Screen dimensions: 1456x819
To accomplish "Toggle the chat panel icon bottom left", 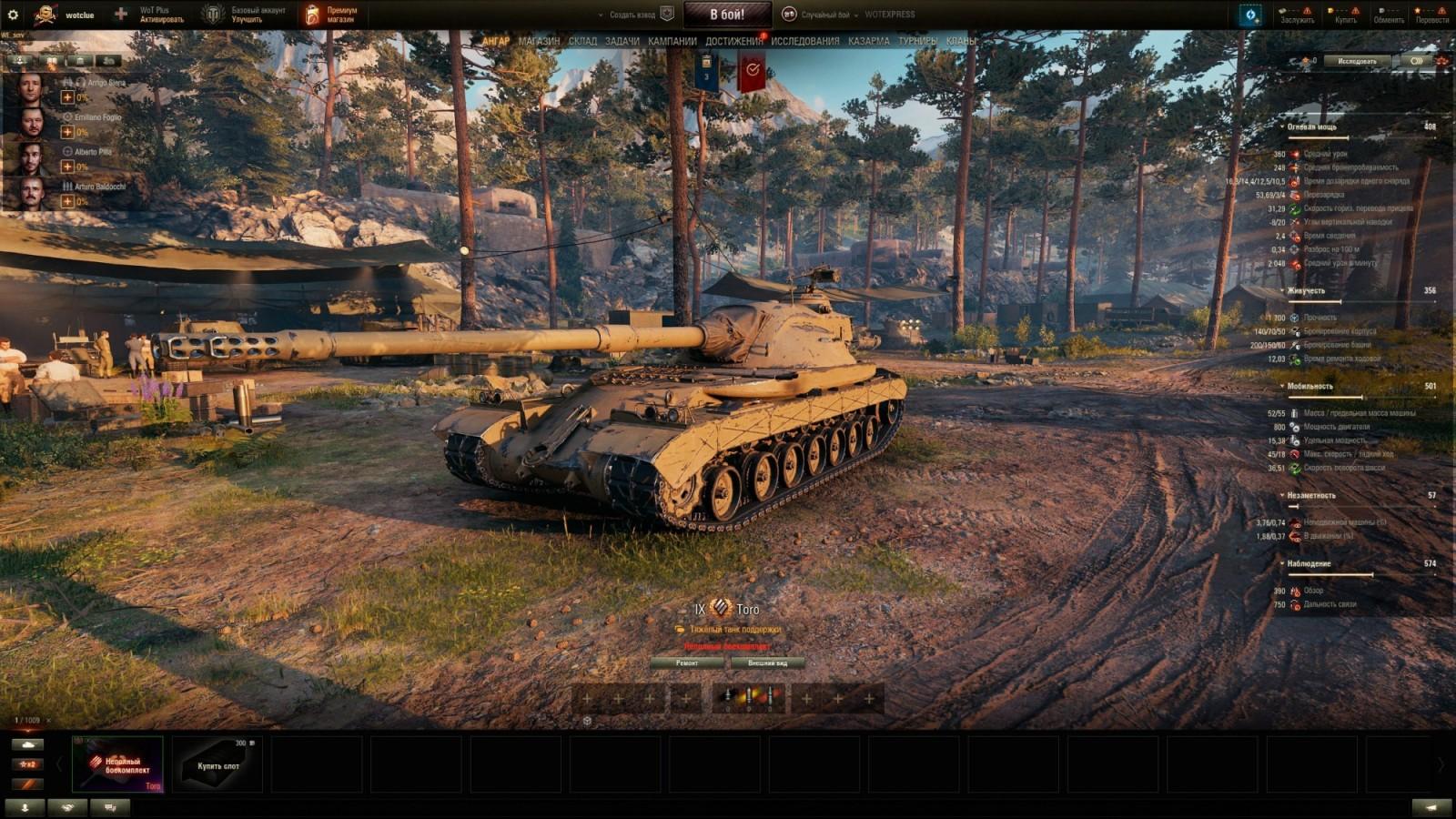I will 109,807.
